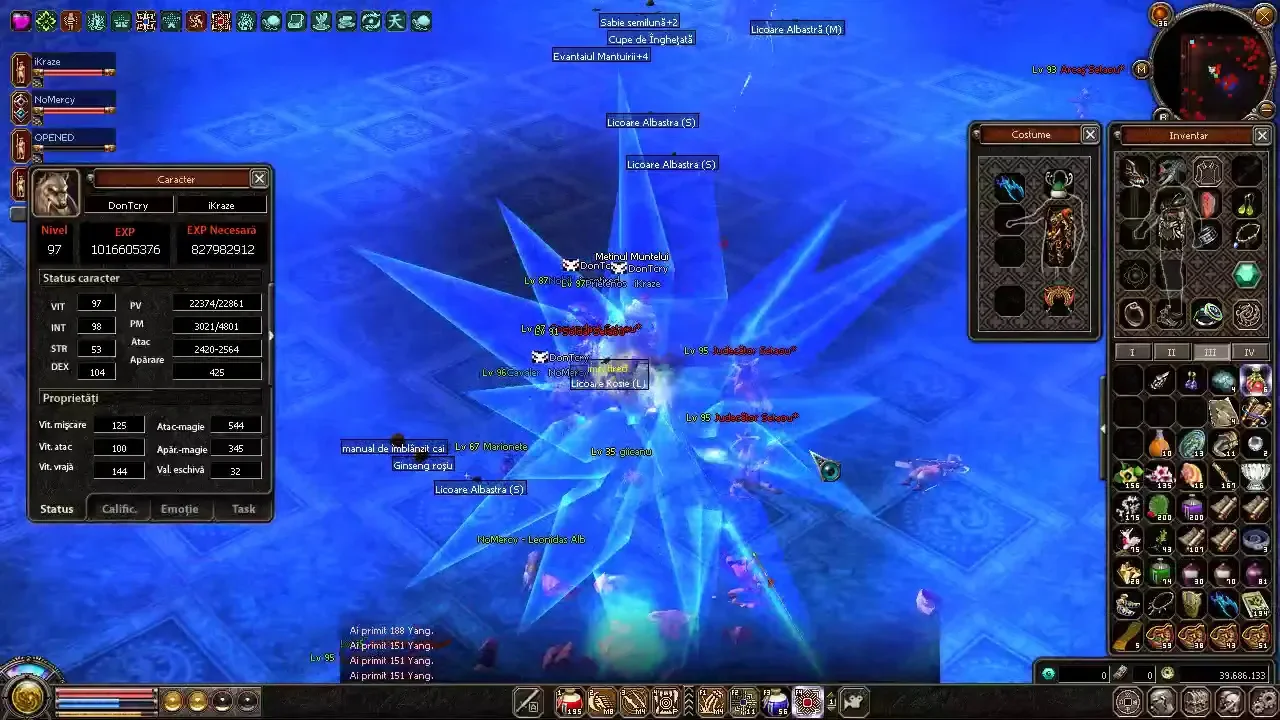Open inventory page II
1280x720 pixels.
1171,352
